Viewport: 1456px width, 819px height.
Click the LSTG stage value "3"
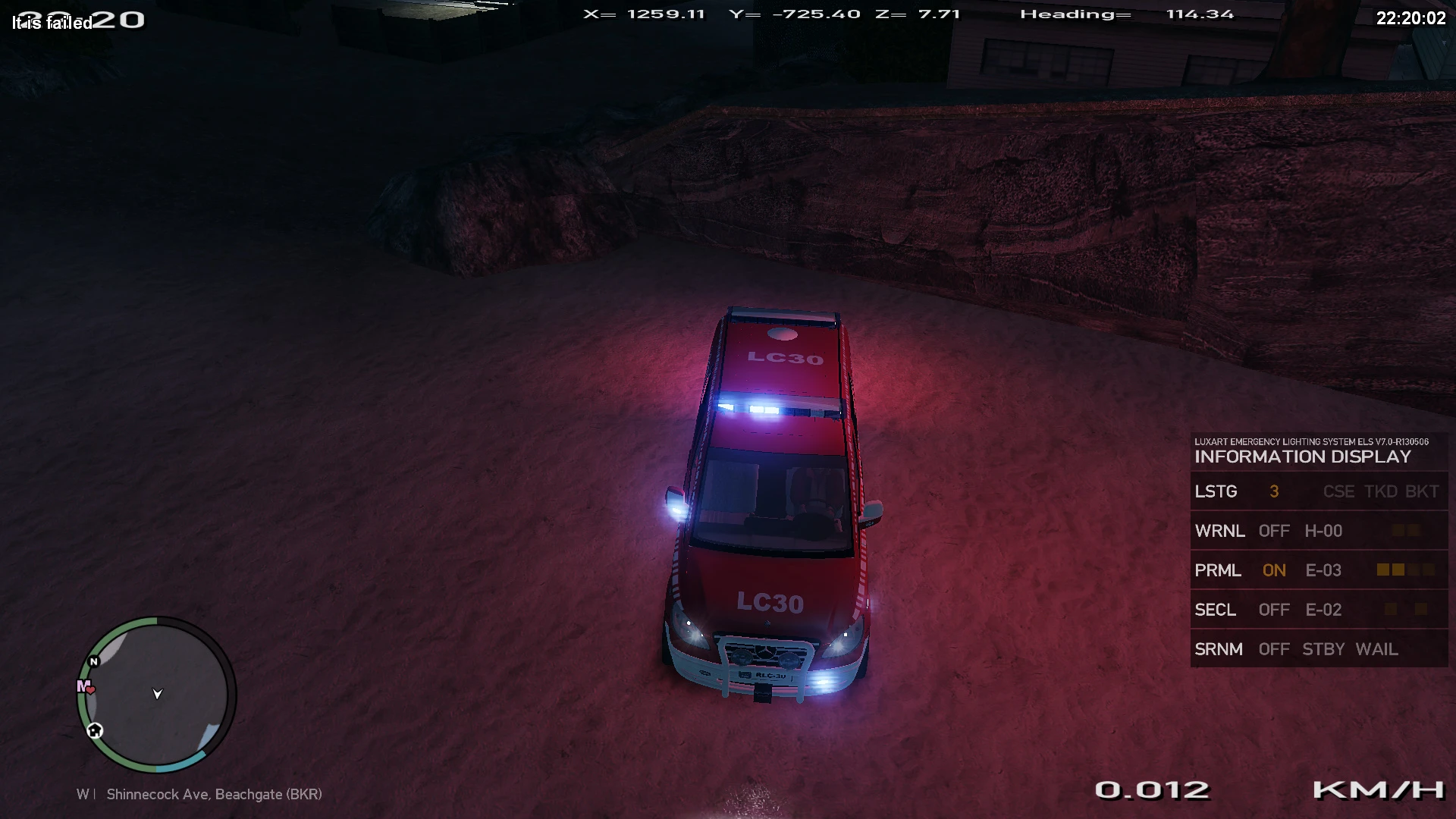pyautogui.click(x=1274, y=491)
